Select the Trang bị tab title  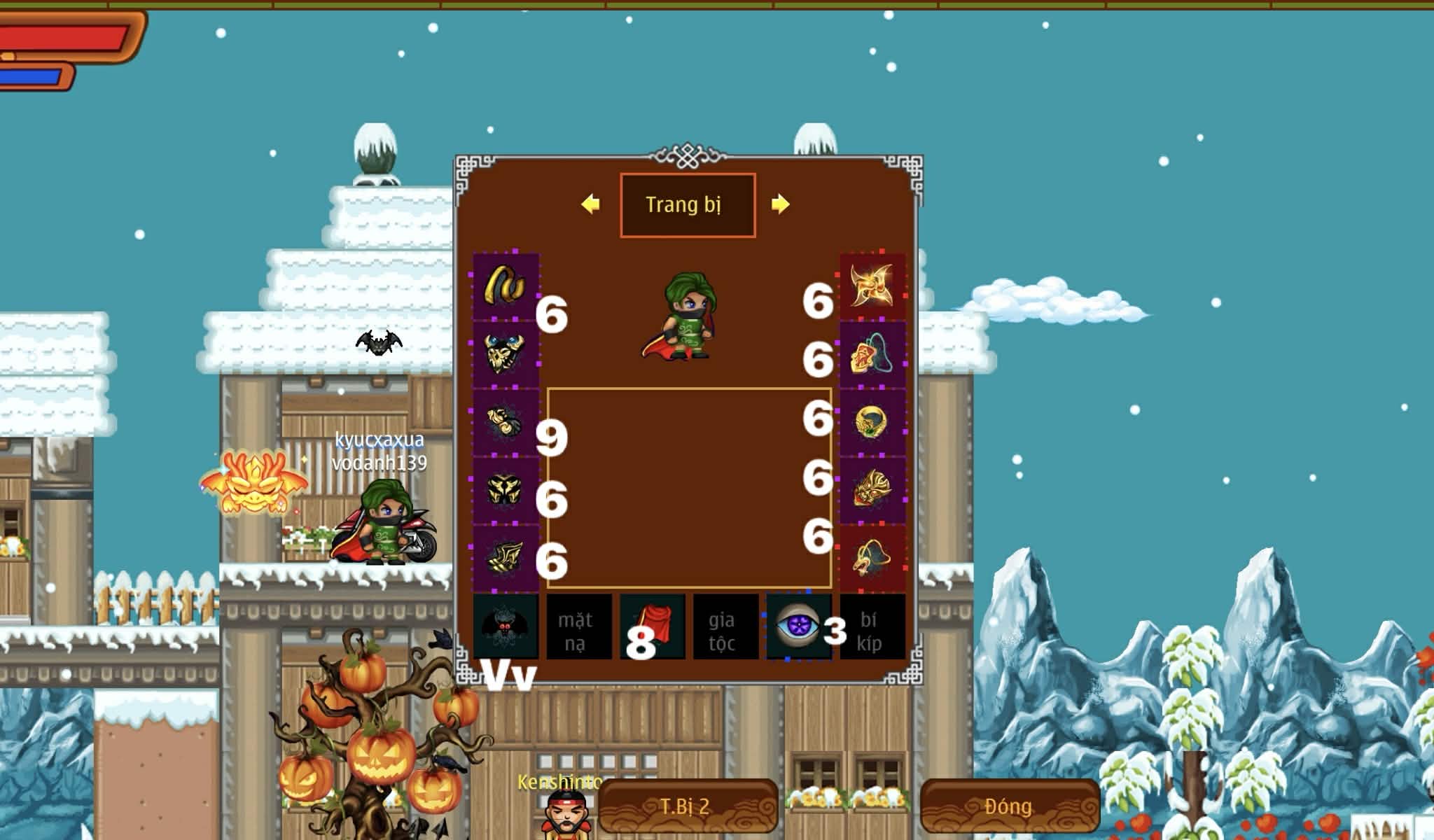[687, 204]
